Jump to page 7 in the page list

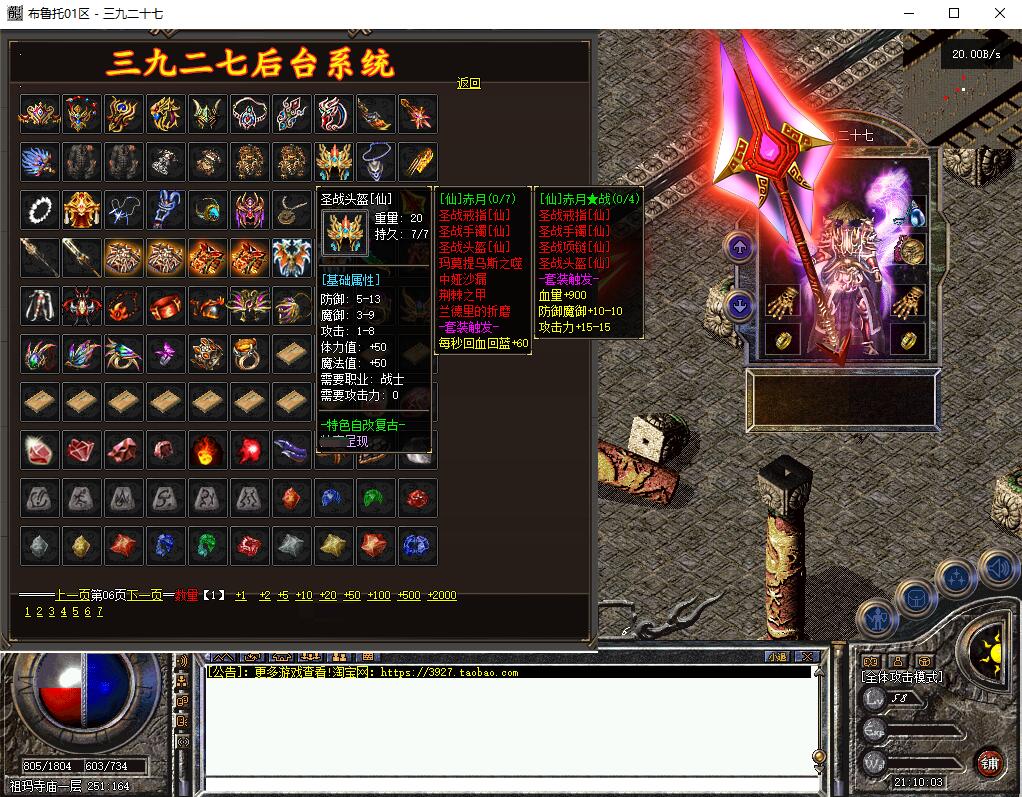[x=99, y=612]
